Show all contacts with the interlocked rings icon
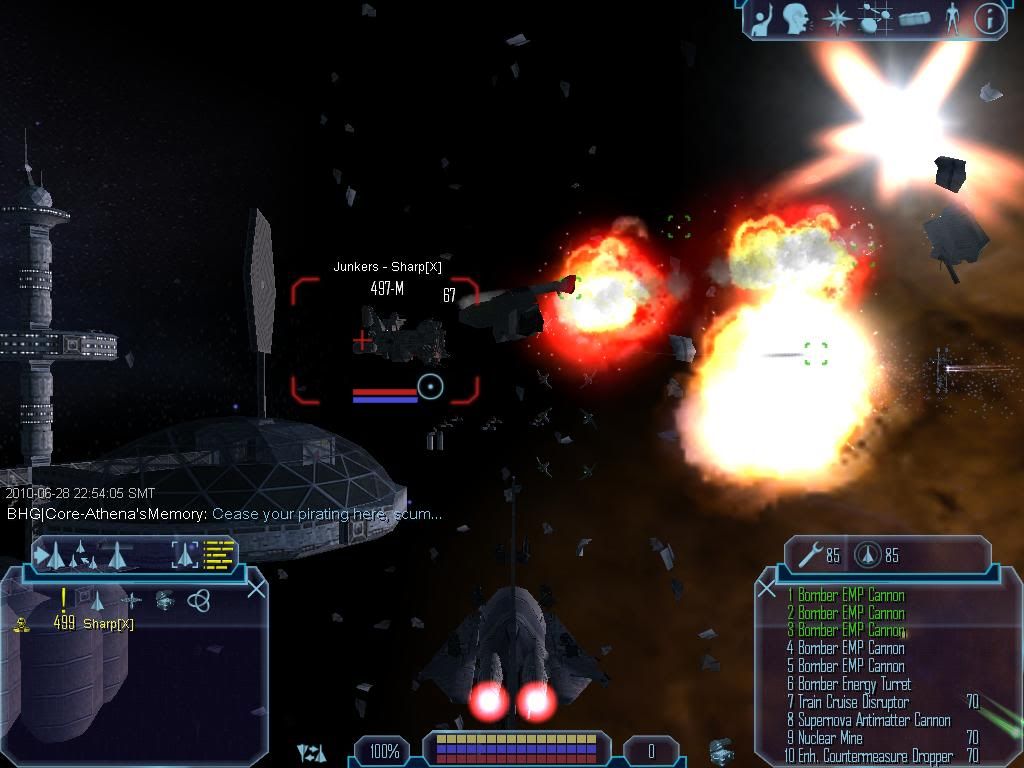 coord(198,600)
